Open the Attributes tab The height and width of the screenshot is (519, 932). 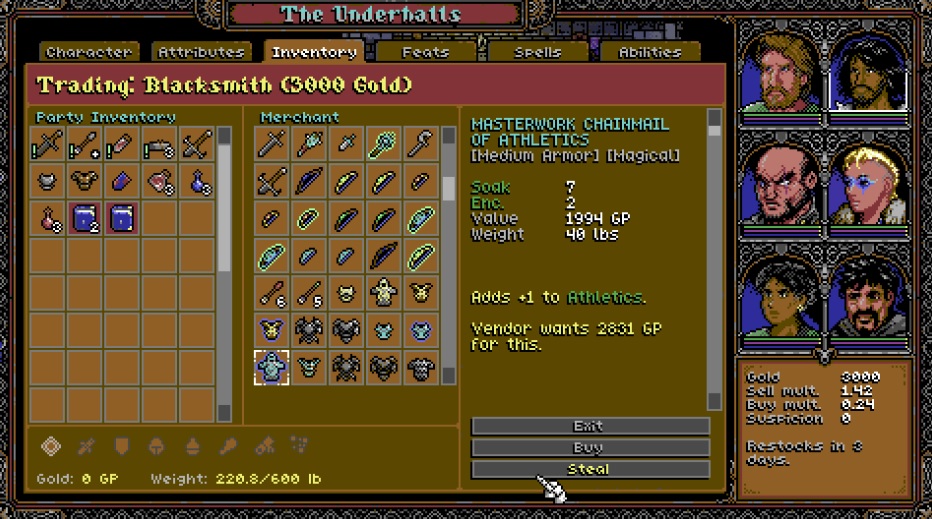201,52
